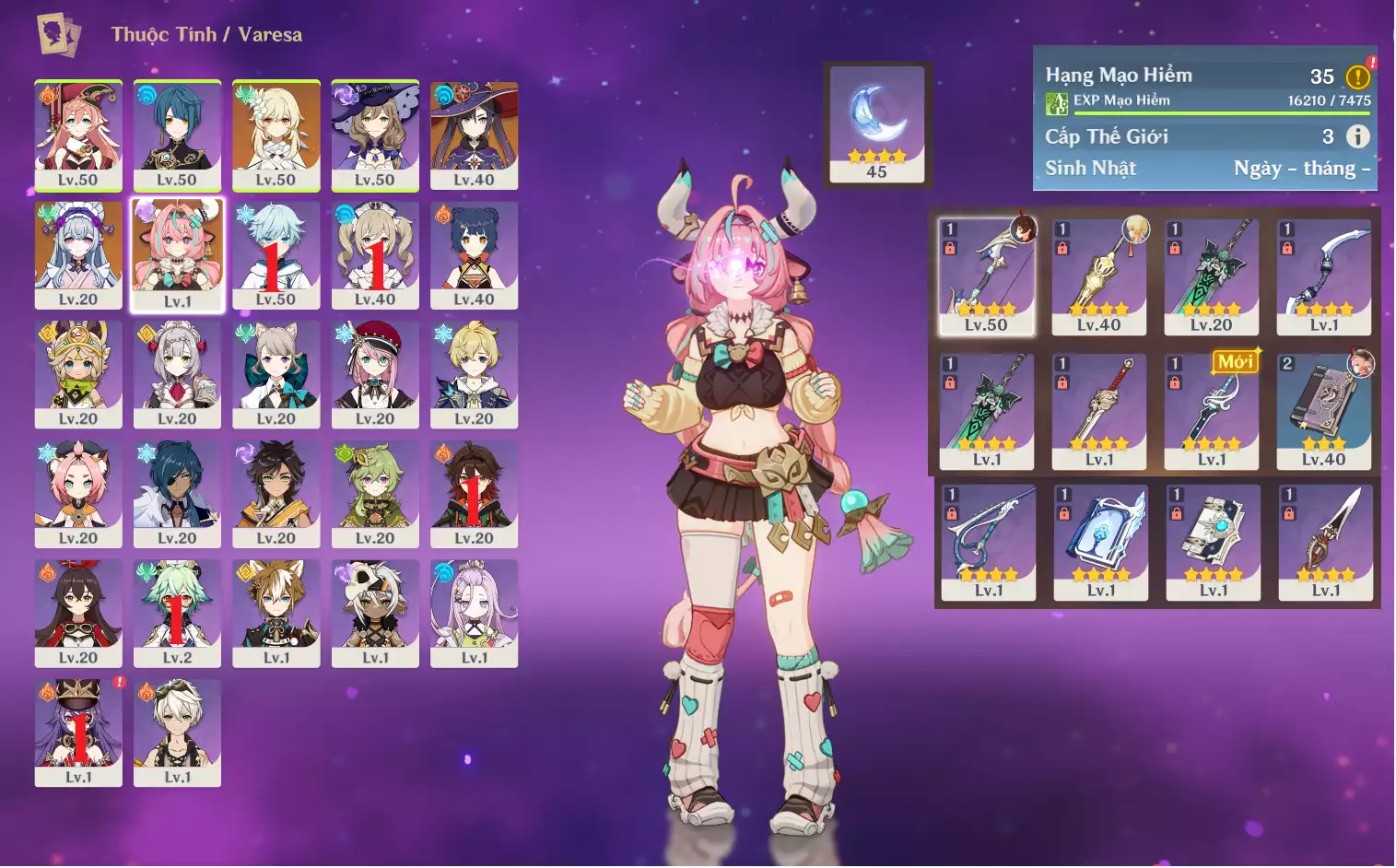The width and height of the screenshot is (1396, 868).
Task: Select Diona's cat-eared portrait
Action: [78, 494]
